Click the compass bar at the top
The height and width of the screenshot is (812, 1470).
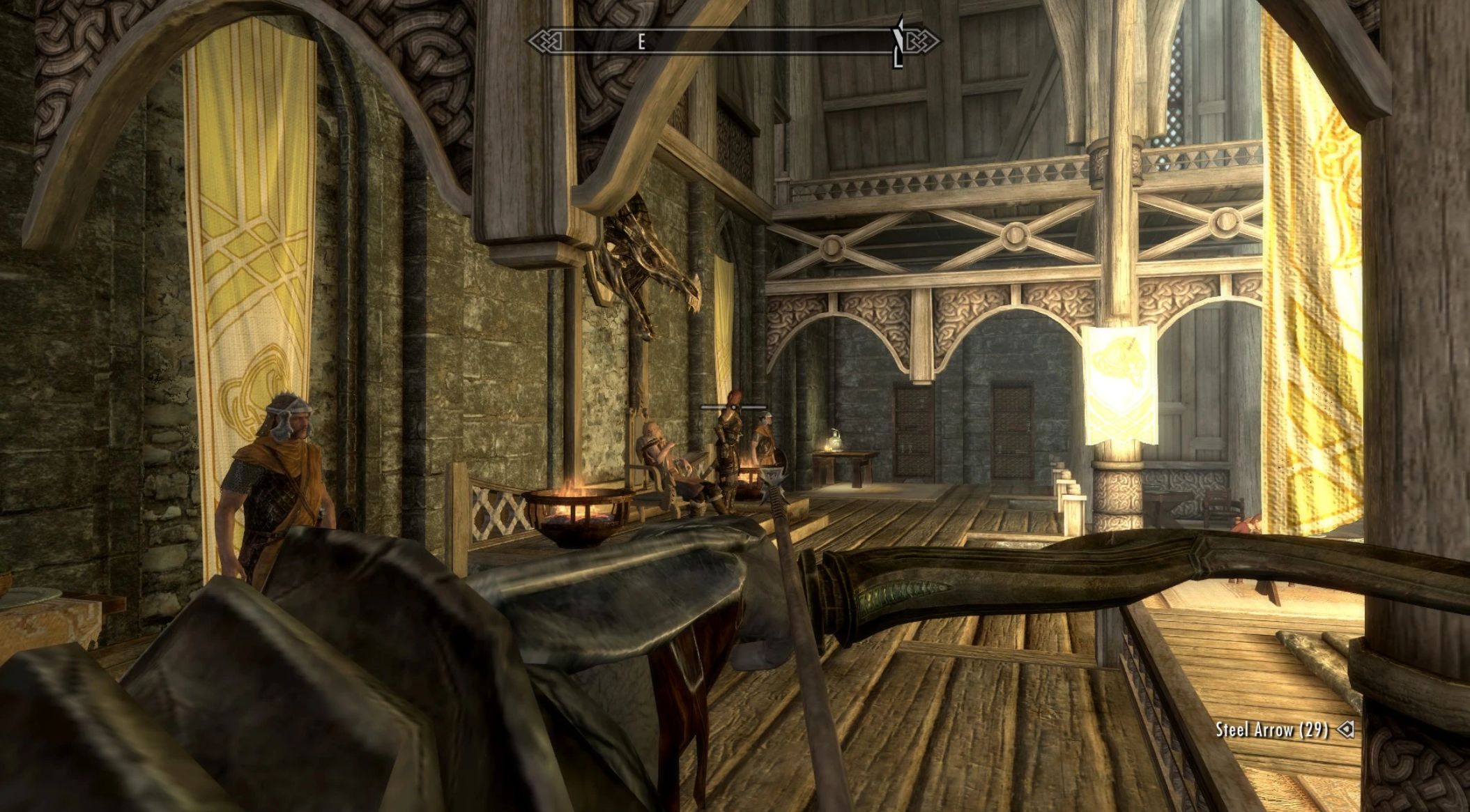(x=733, y=43)
